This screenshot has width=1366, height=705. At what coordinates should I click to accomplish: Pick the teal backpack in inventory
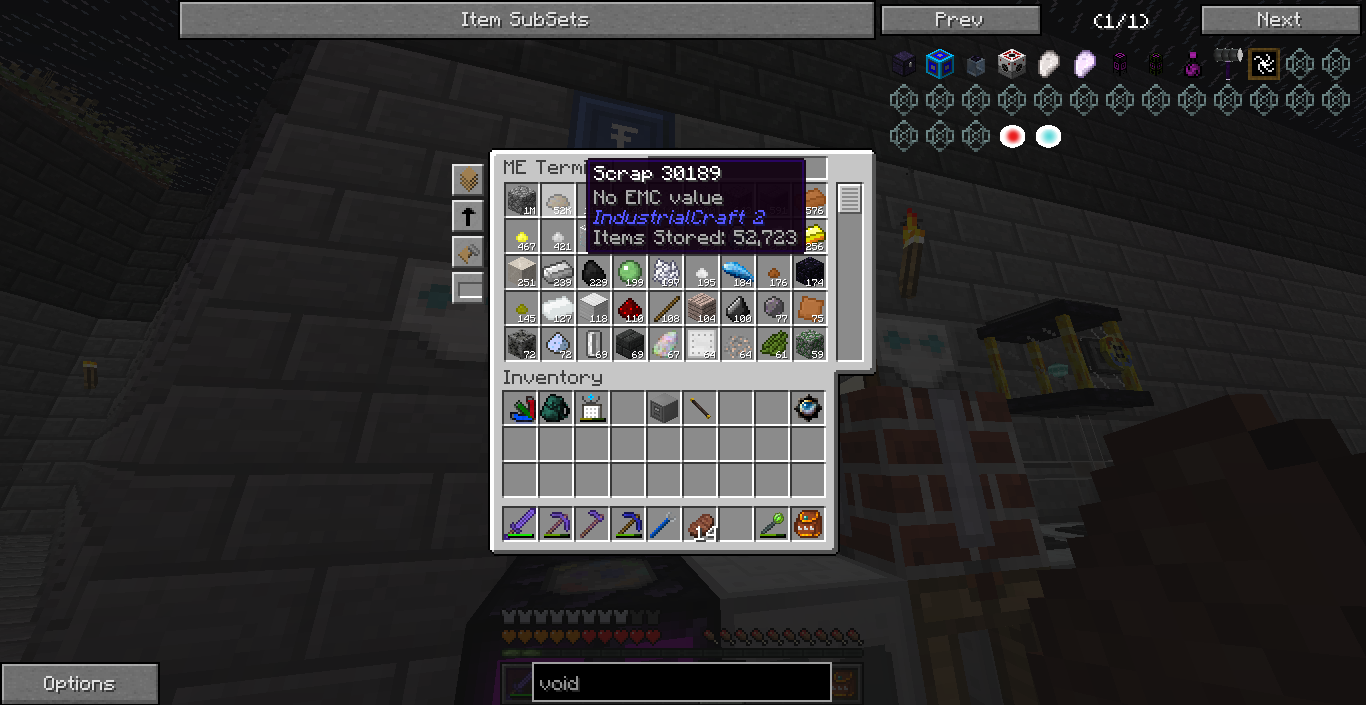[x=557, y=408]
